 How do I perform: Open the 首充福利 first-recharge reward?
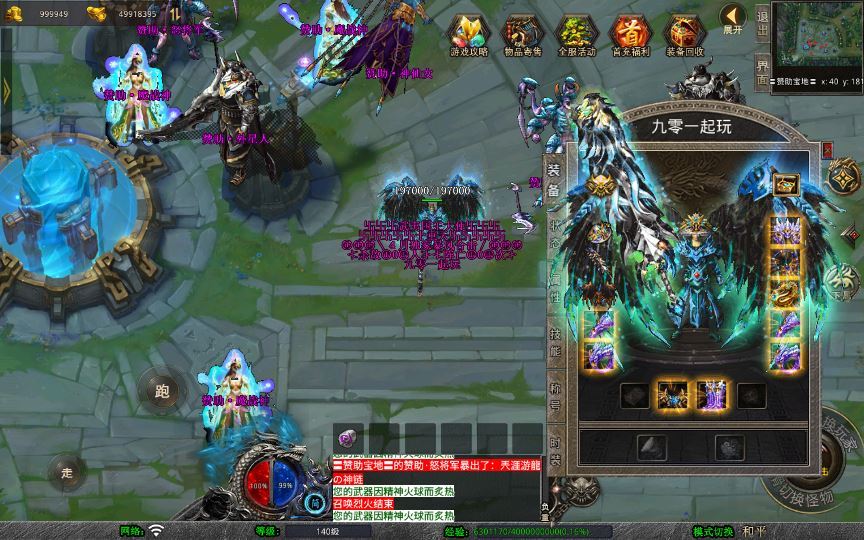click(629, 34)
